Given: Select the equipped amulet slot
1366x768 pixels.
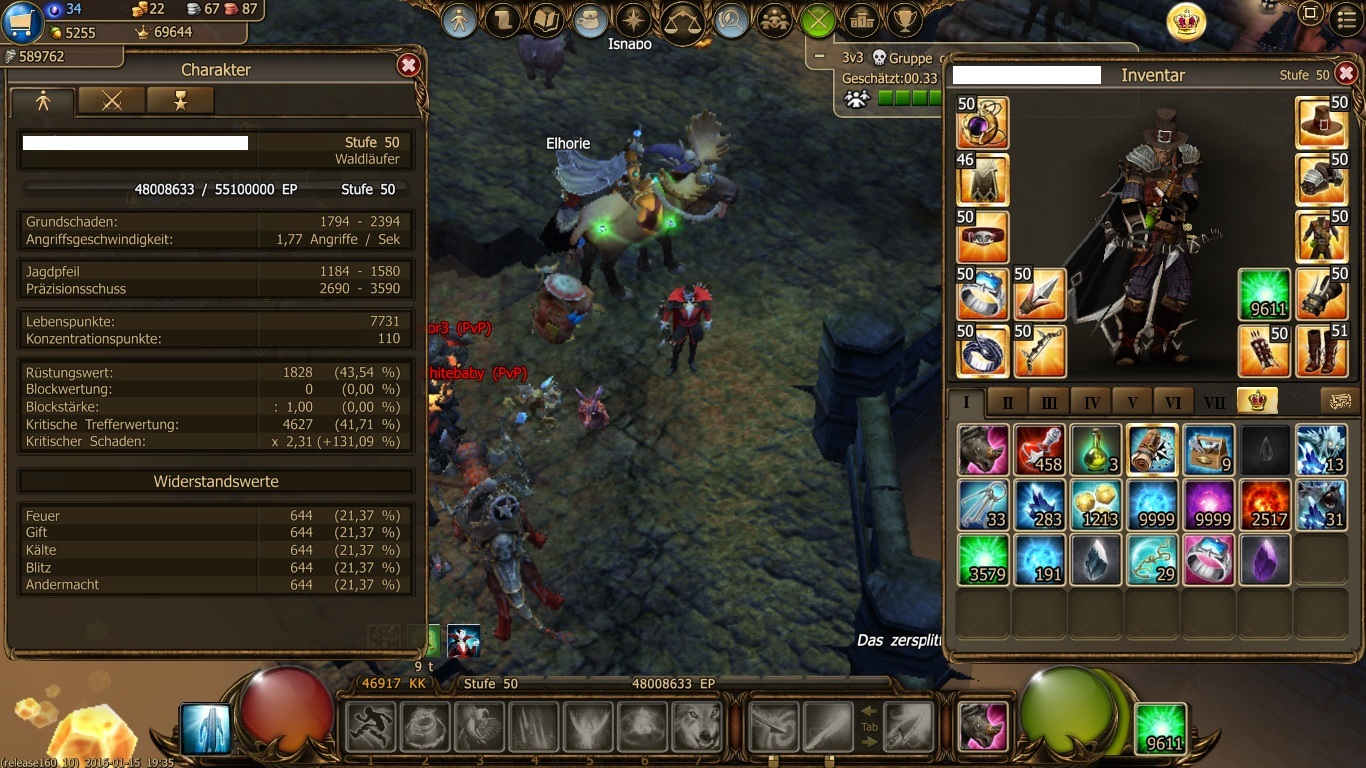Looking at the screenshot, I should coord(983,123).
